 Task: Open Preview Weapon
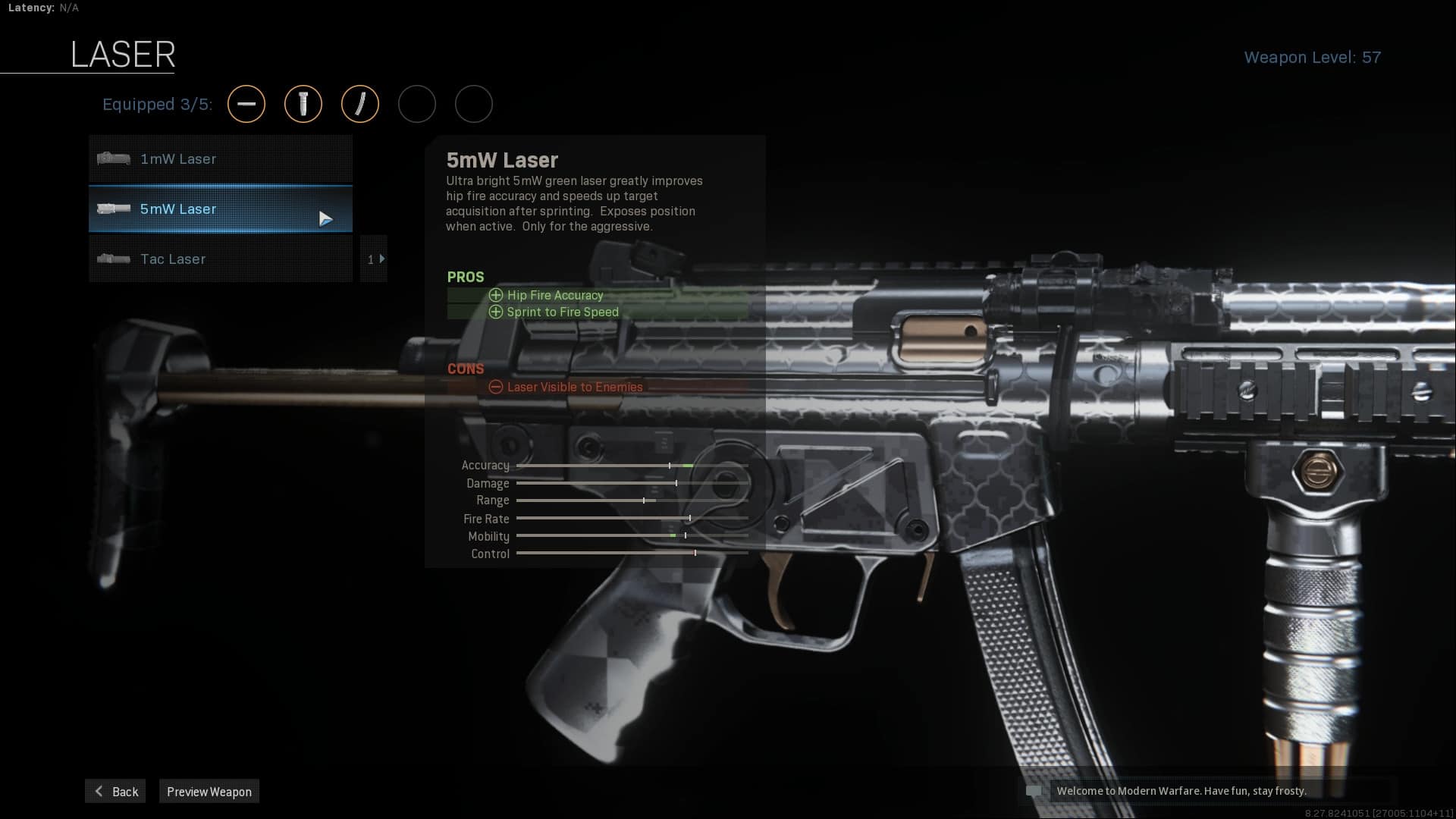(x=209, y=792)
